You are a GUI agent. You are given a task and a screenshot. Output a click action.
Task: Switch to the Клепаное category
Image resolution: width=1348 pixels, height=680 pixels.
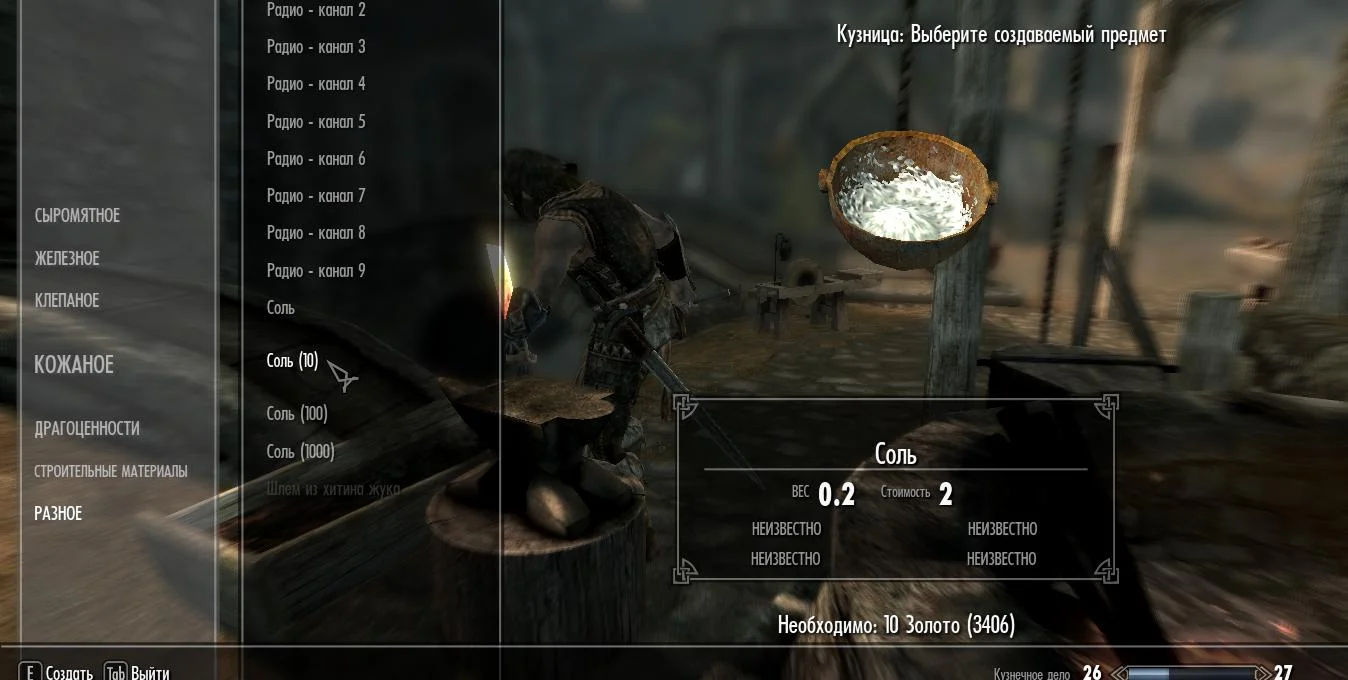[x=67, y=301]
